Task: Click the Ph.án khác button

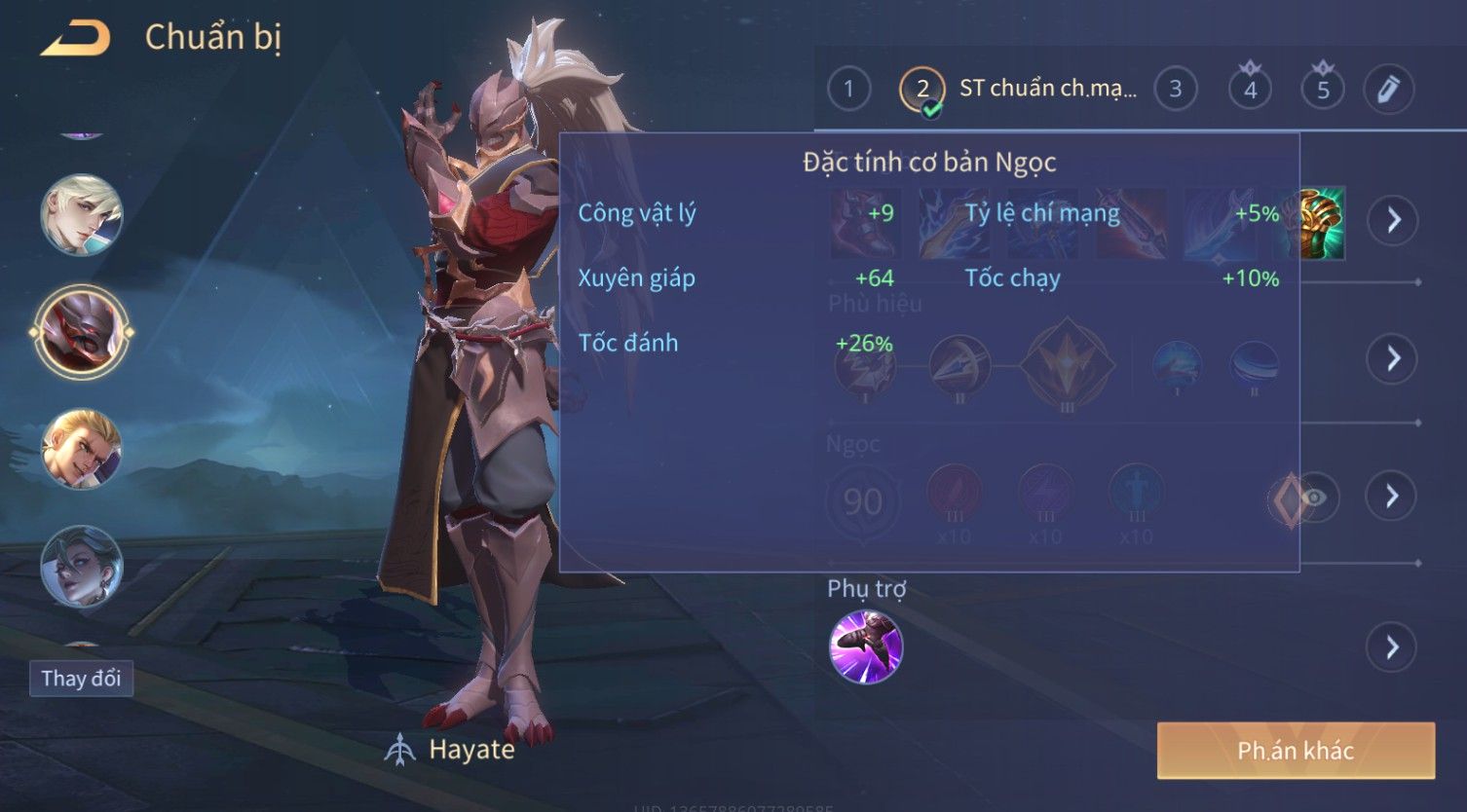Action: pos(1295,751)
